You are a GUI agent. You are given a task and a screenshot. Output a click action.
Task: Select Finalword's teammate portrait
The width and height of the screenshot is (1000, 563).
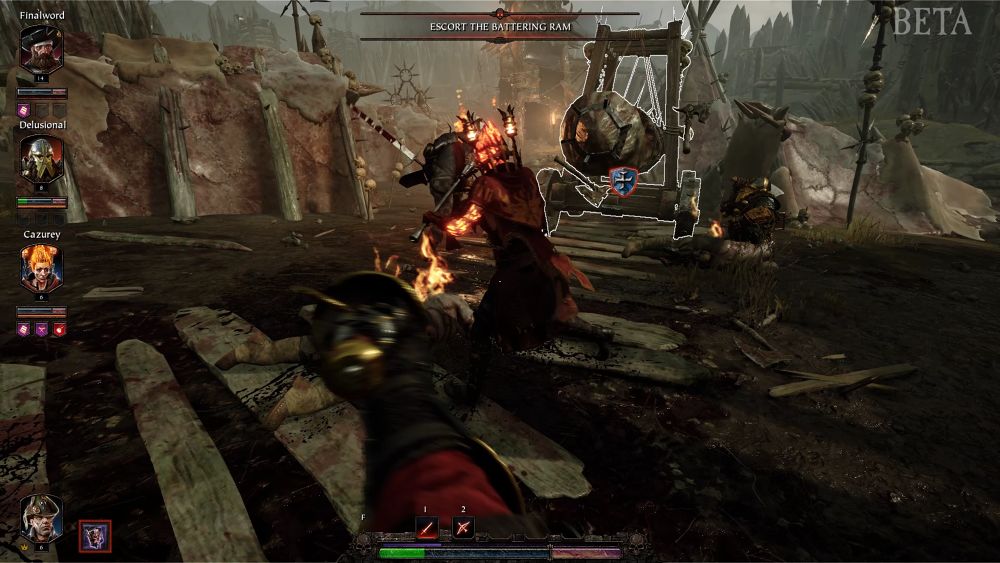[x=41, y=48]
